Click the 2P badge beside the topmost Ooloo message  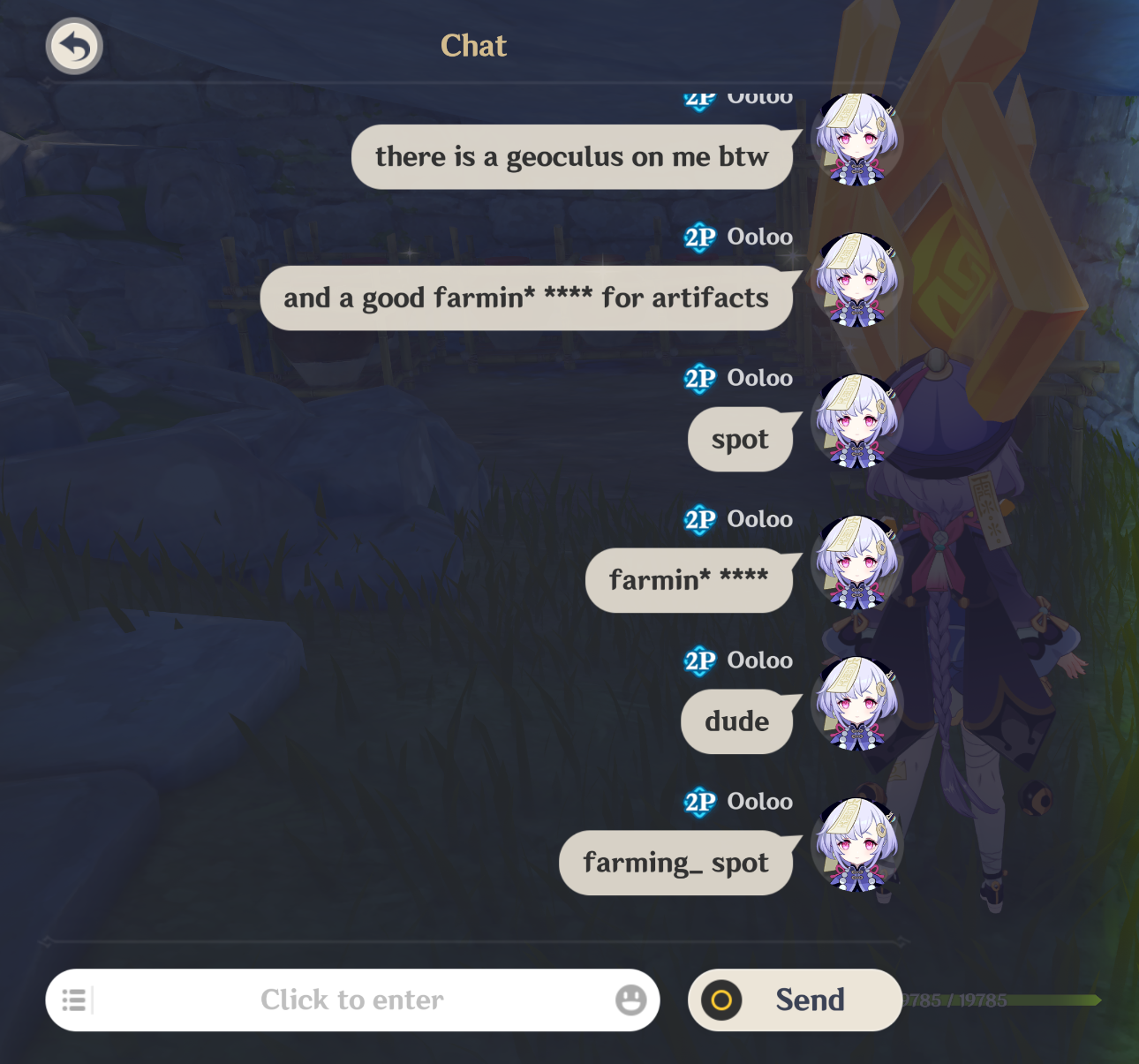pos(698,97)
